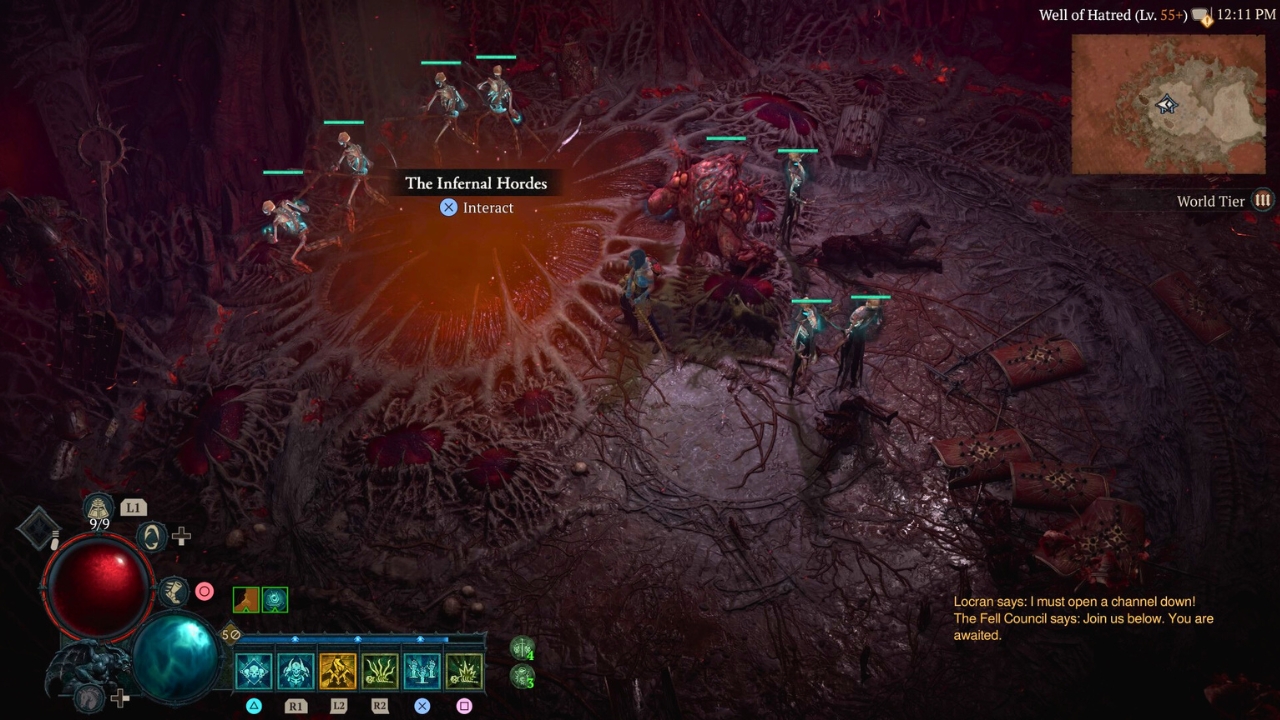Viewport: 1280px width, 720px height.
Task: Select the round green icon numbered 4
Action: click(x=522, y=648)
